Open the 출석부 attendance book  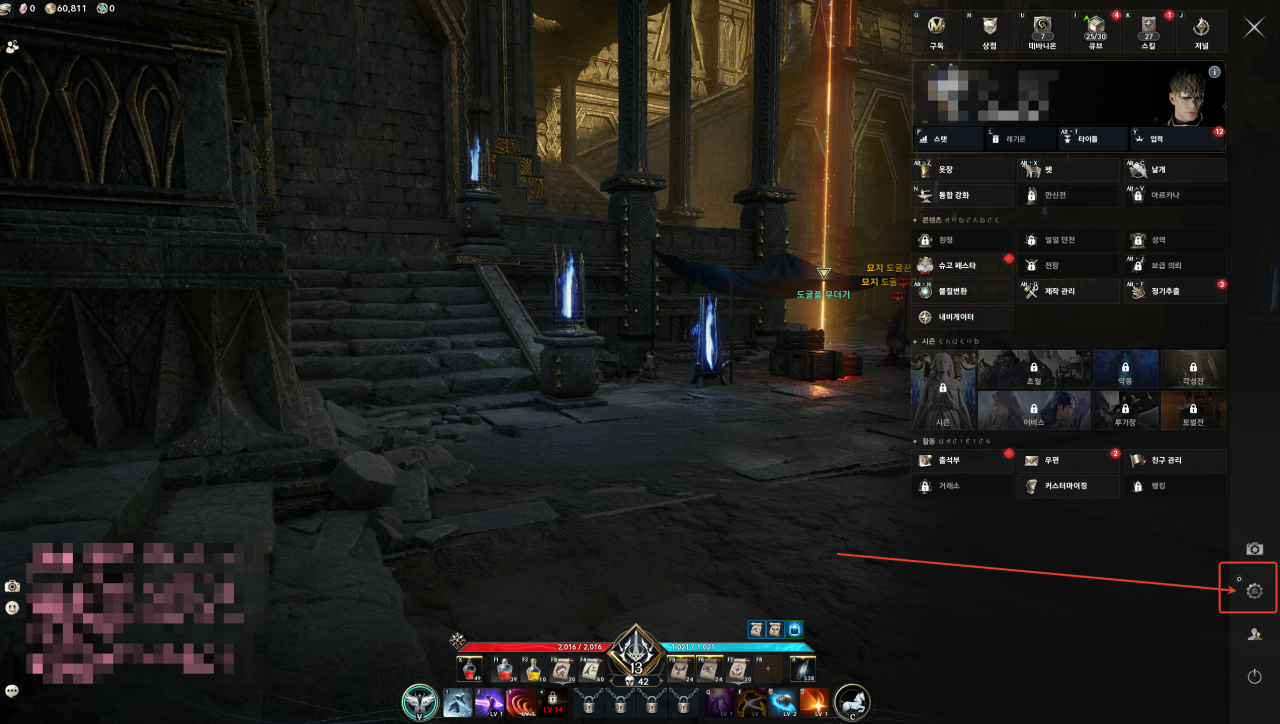tap(962, 461)
